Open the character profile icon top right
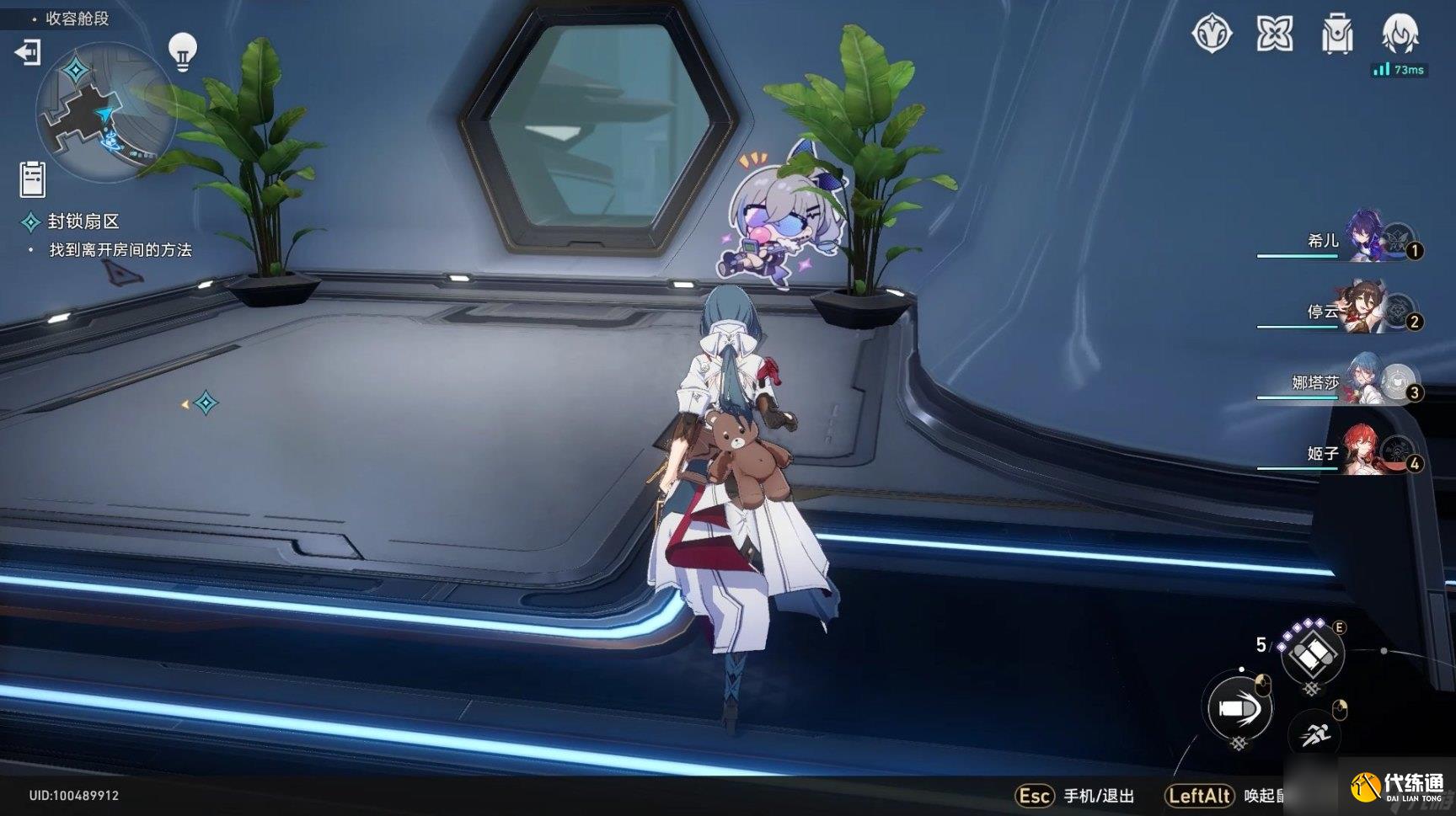 coord(1399,35)
